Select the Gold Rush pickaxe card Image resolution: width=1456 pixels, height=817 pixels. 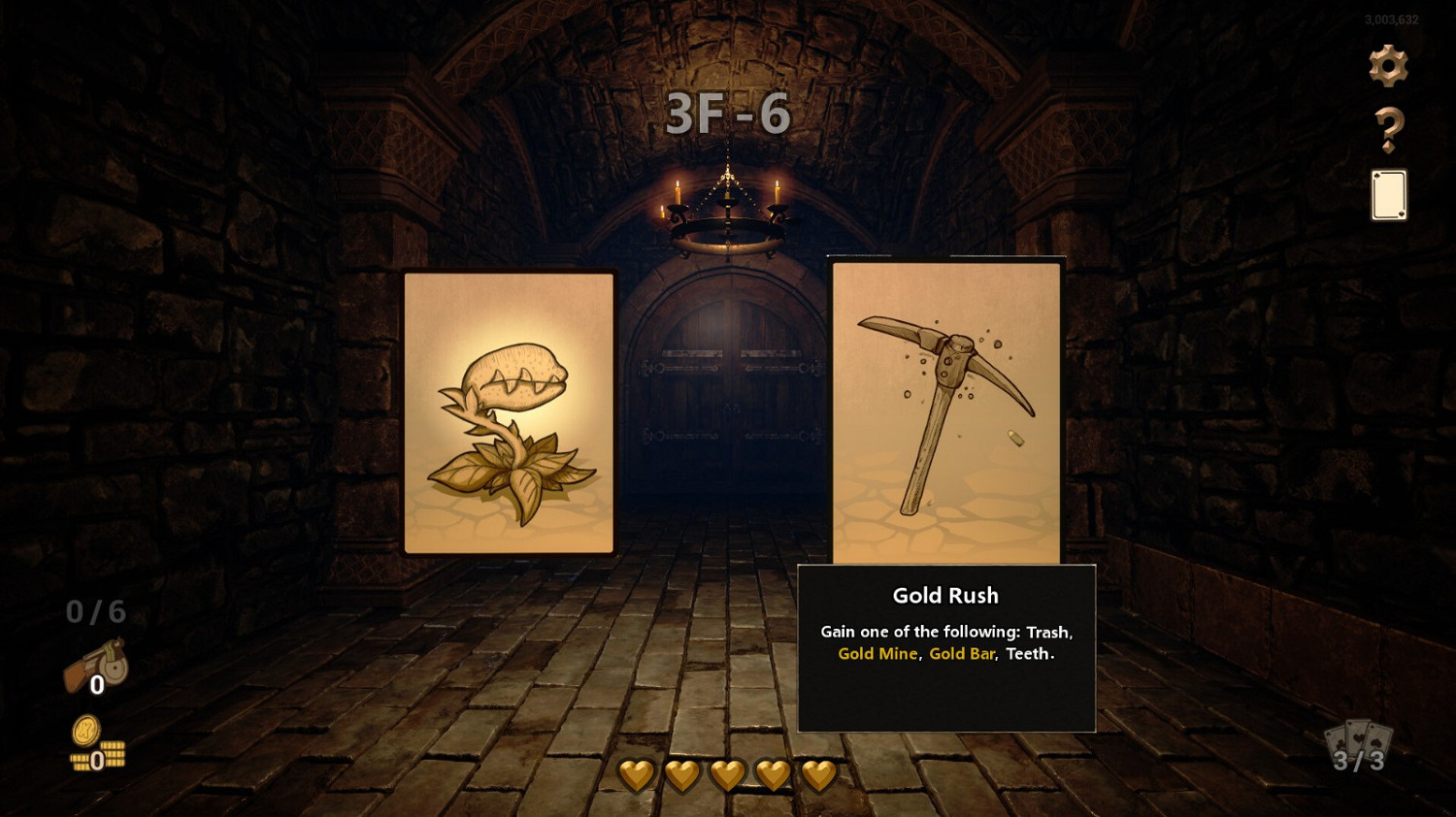click(x=946, y=408)
